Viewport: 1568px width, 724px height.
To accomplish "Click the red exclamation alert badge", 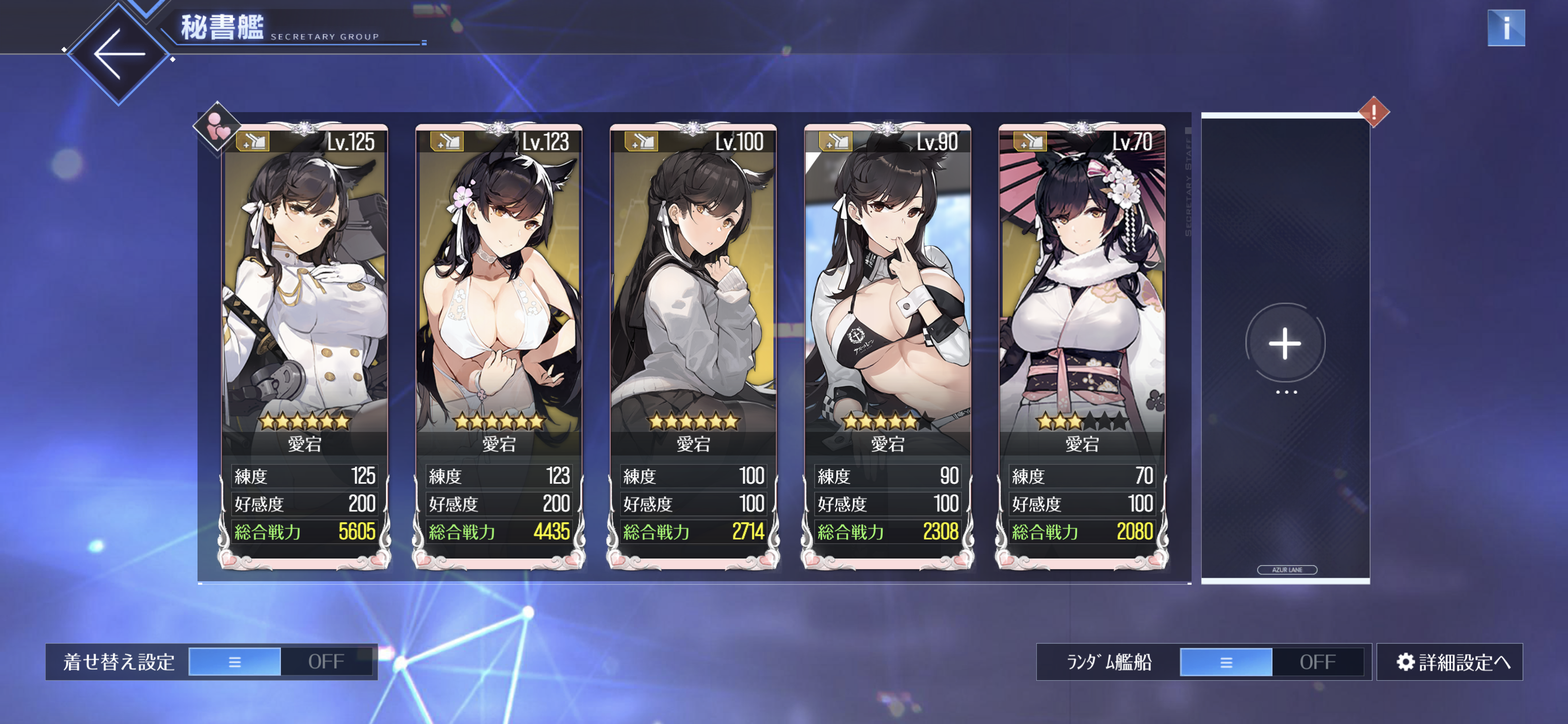I will click(x=1373, y=112).
